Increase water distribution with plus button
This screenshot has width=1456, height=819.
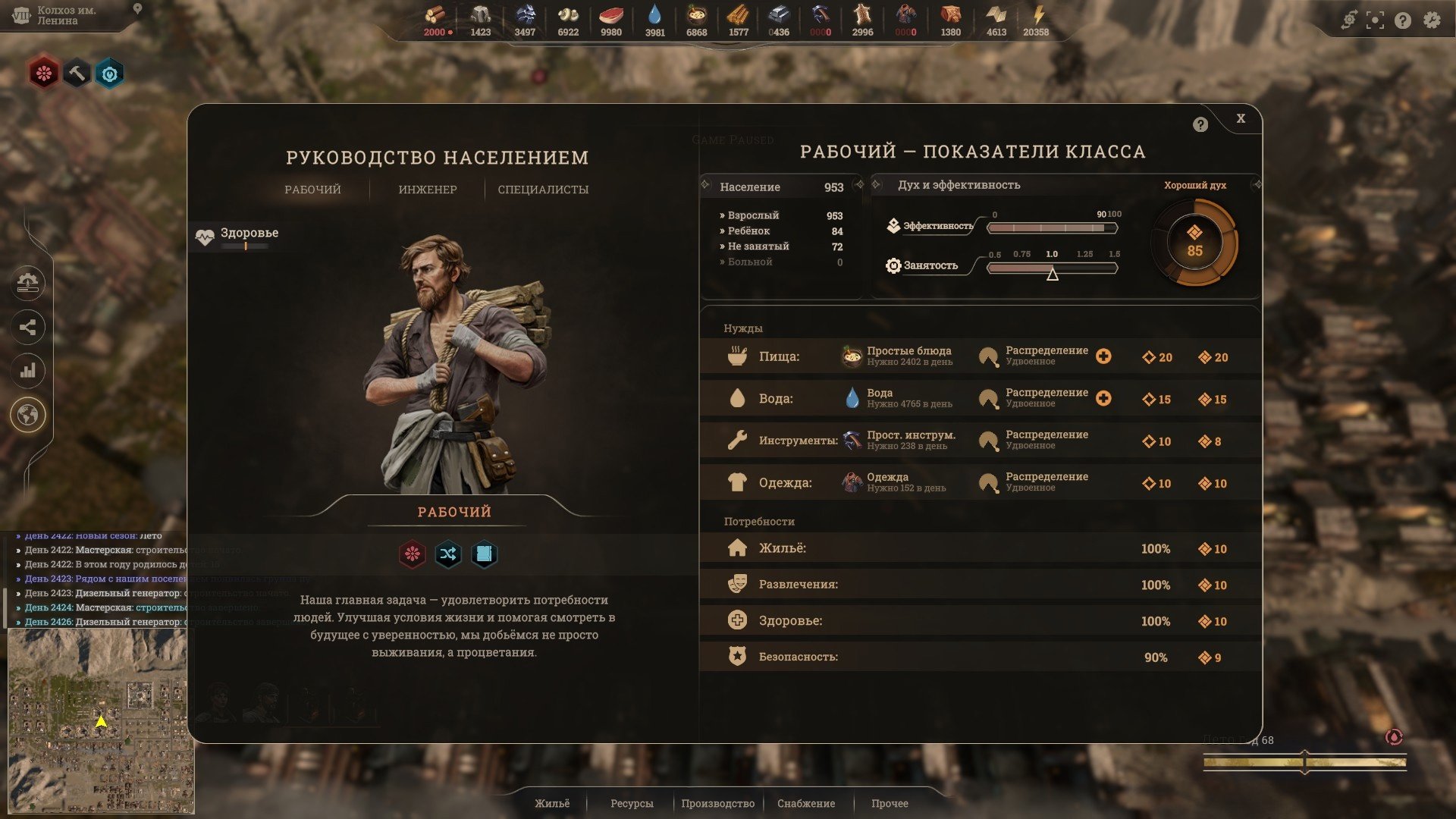pyautogui.click(x=1103, y=398)
